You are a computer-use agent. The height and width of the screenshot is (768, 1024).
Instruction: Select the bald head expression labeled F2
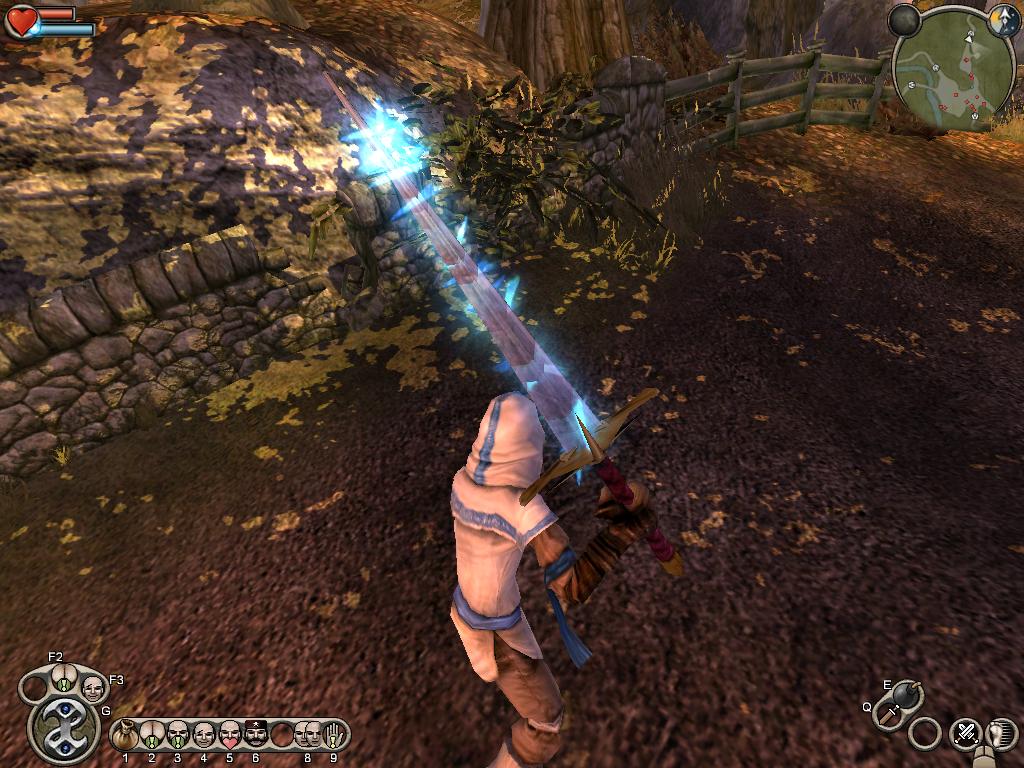coord(63,678)
